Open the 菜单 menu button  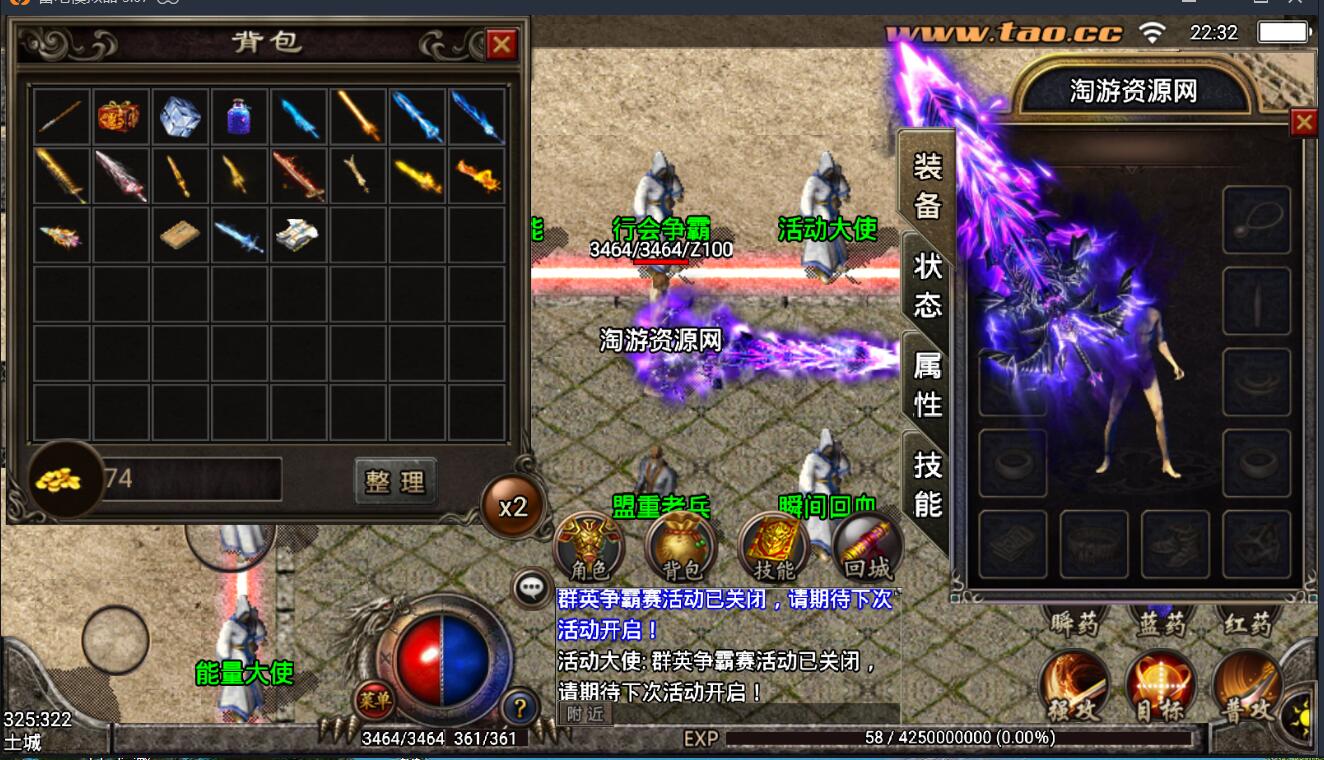click(374, 701)
